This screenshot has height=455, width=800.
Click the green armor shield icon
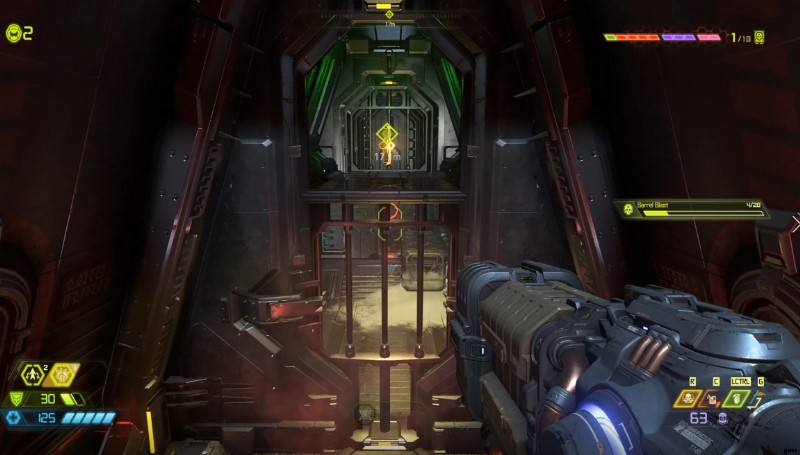[14, 398]
